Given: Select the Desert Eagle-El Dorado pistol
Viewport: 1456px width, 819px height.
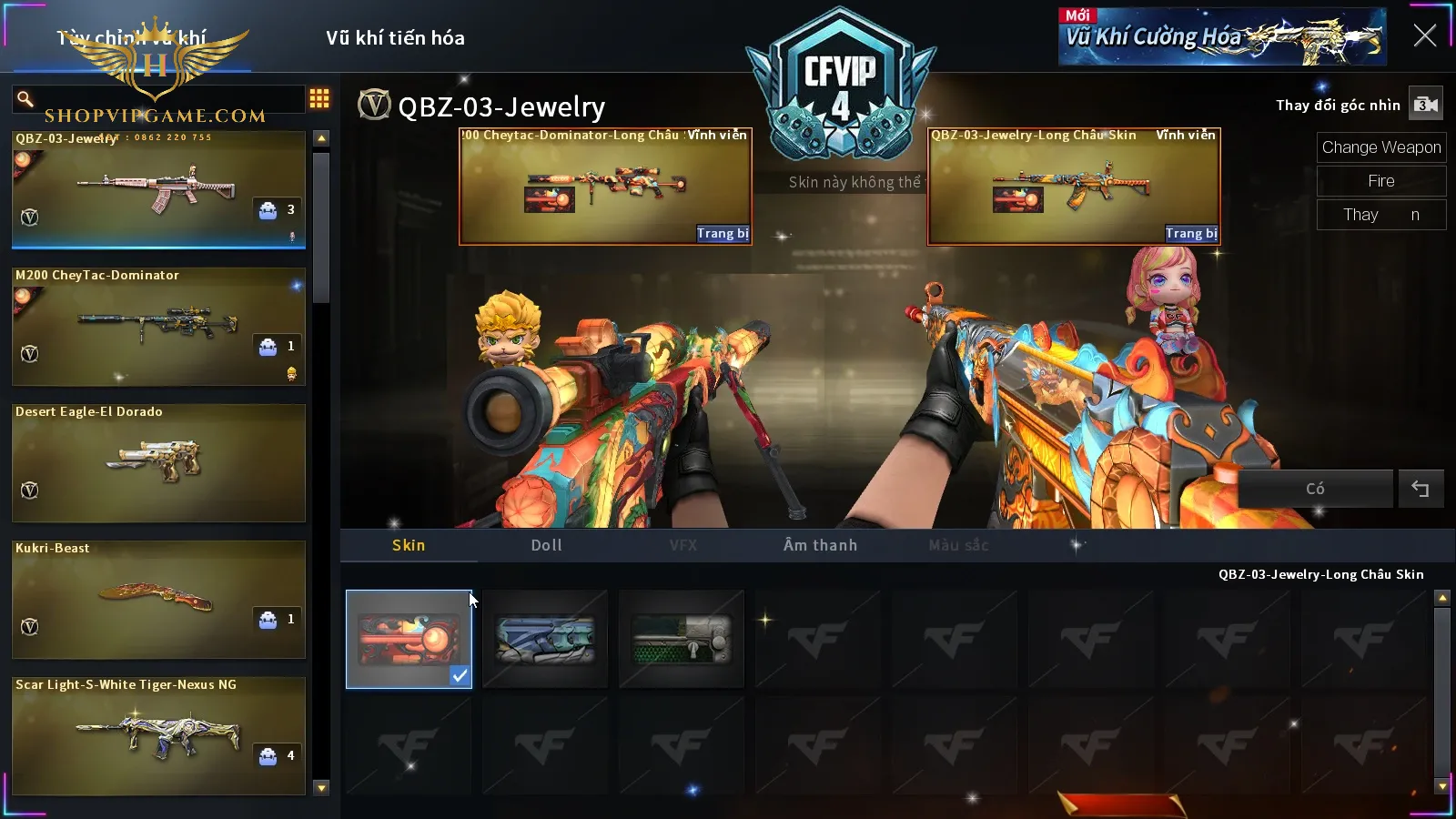Looking at the screenshot, I should tap(158, 462).
